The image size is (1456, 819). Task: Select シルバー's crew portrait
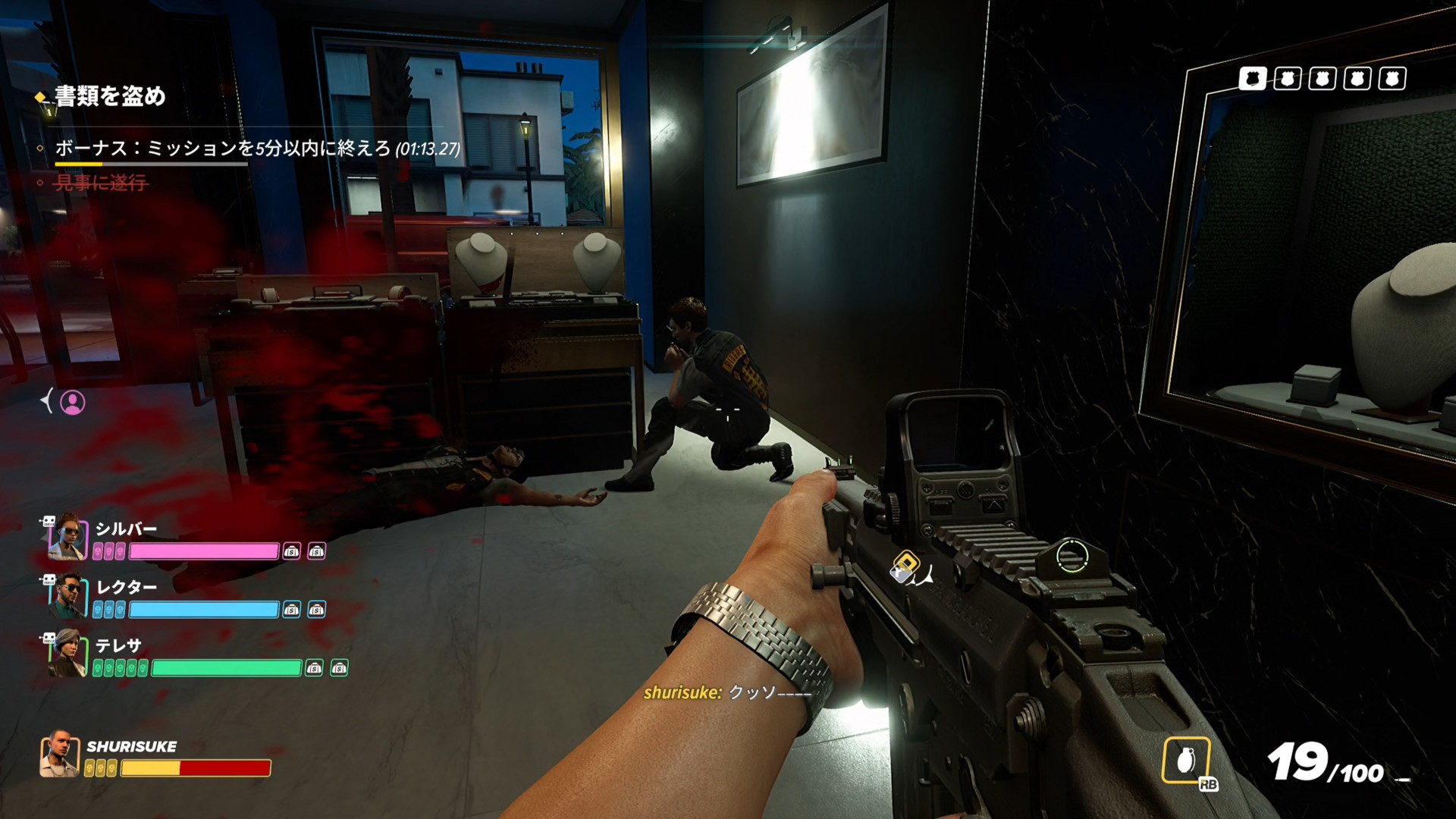pos(67,536)
